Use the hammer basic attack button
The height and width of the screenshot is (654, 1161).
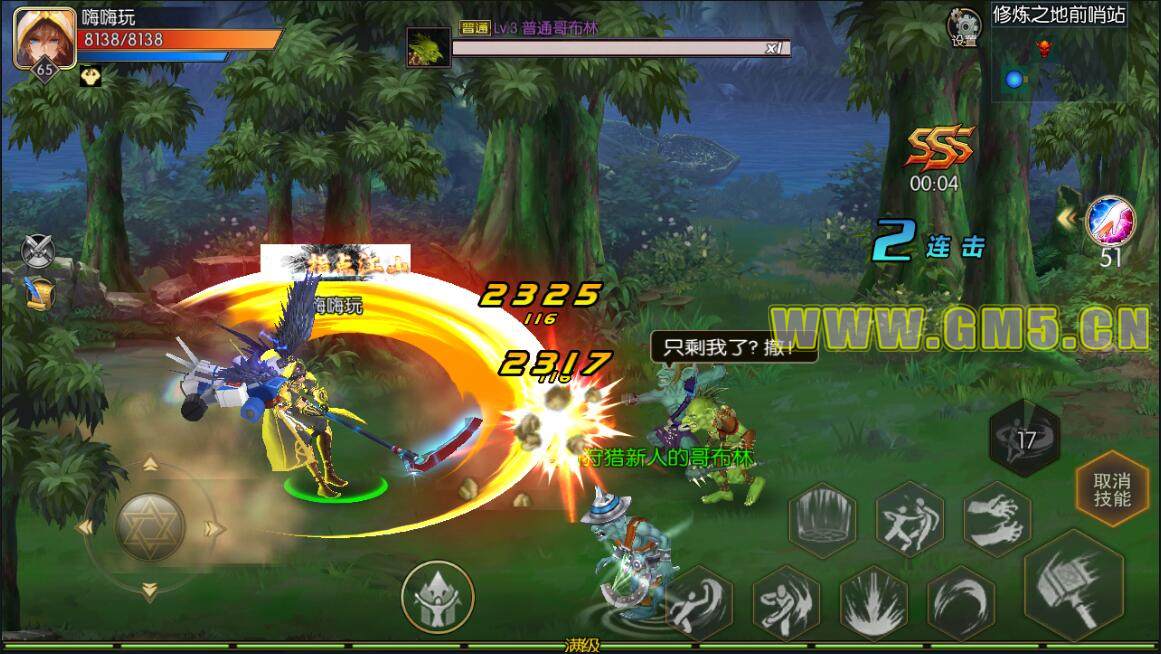pos(1074,583)
